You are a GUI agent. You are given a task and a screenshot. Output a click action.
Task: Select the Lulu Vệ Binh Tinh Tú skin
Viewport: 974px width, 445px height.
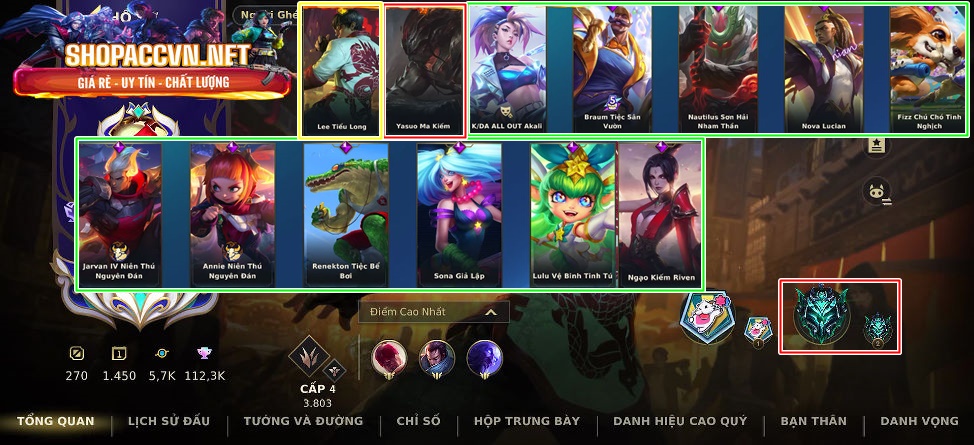573,214
